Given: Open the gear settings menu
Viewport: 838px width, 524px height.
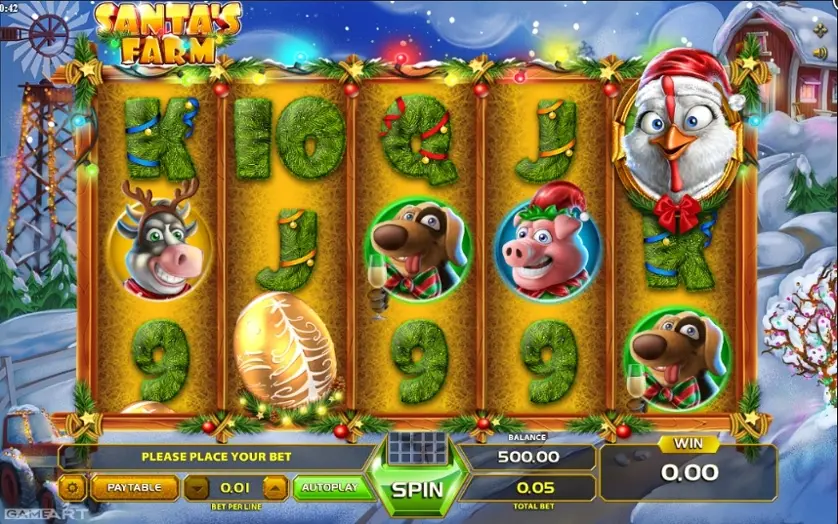Looking at the screenshot, I should [72, 488].
